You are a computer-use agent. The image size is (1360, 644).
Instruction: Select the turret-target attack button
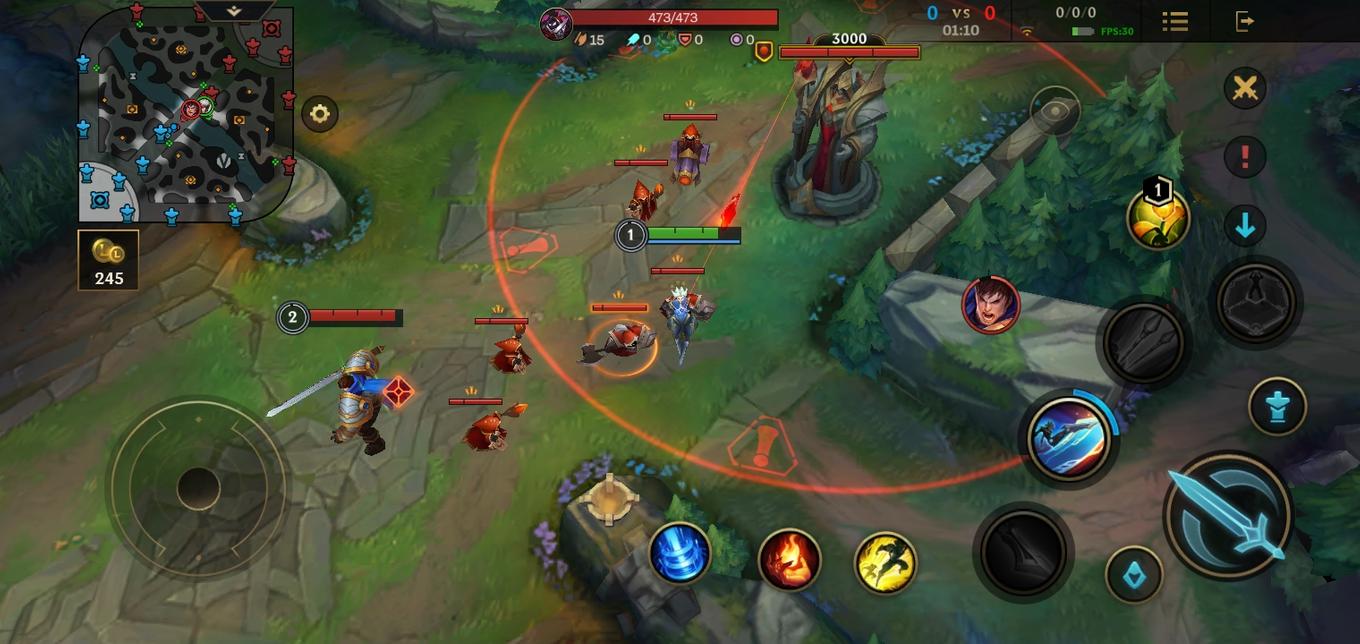click(1277, 405)
